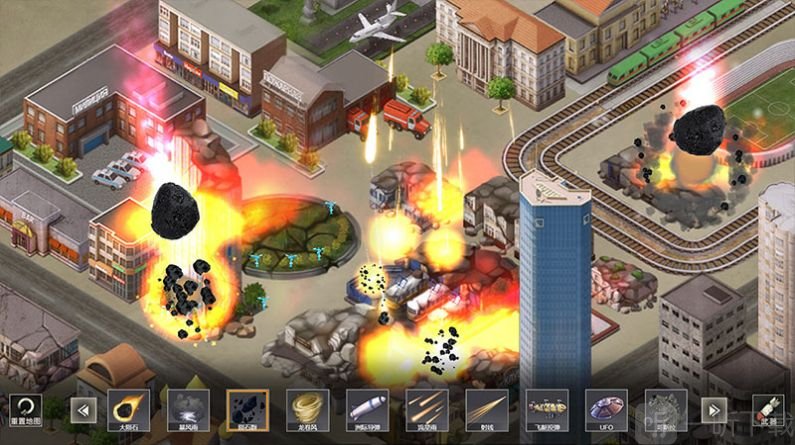Choose the thunderstorm cloud disaster
This screenshot has height=445, width=795.
pos(187,409)
